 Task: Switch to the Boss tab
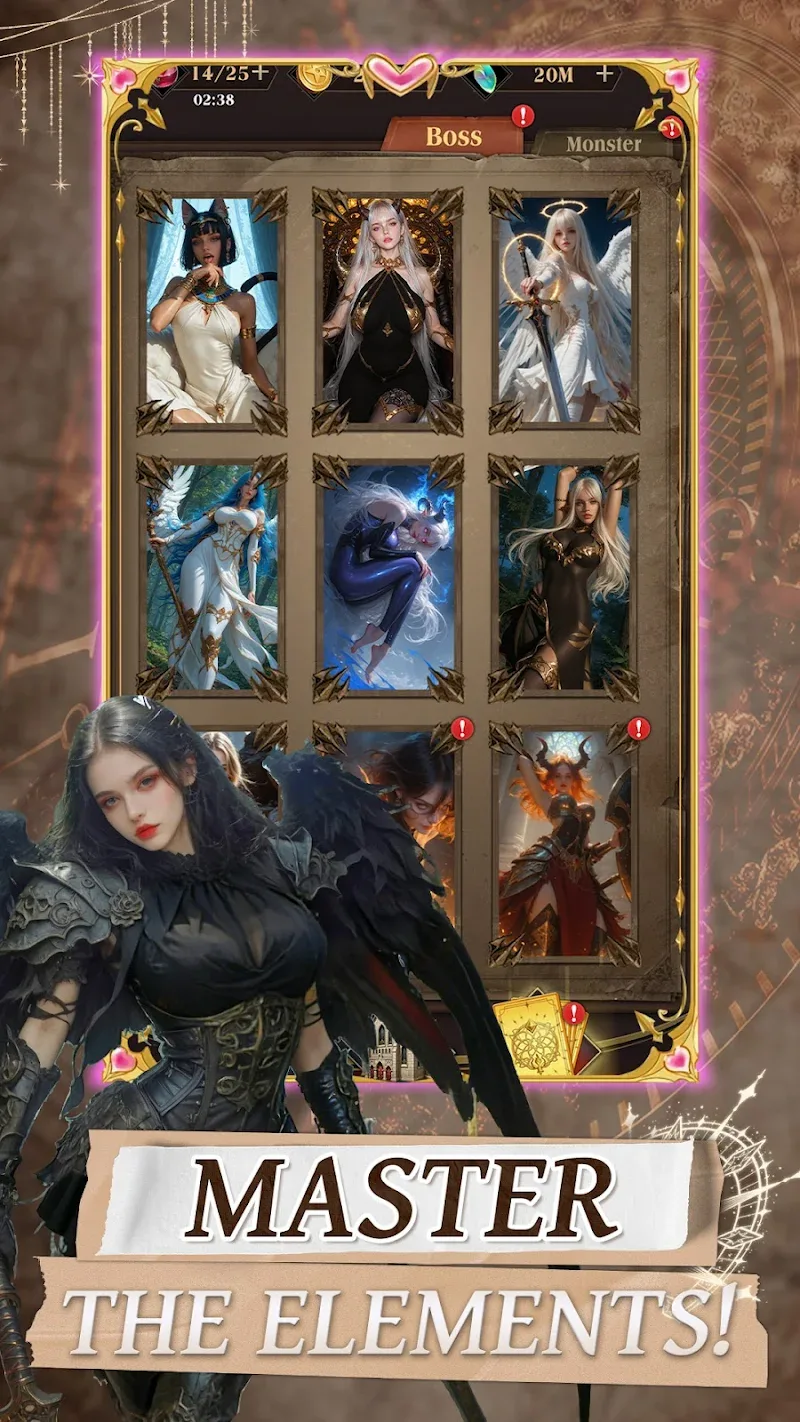tap(453, 137)
